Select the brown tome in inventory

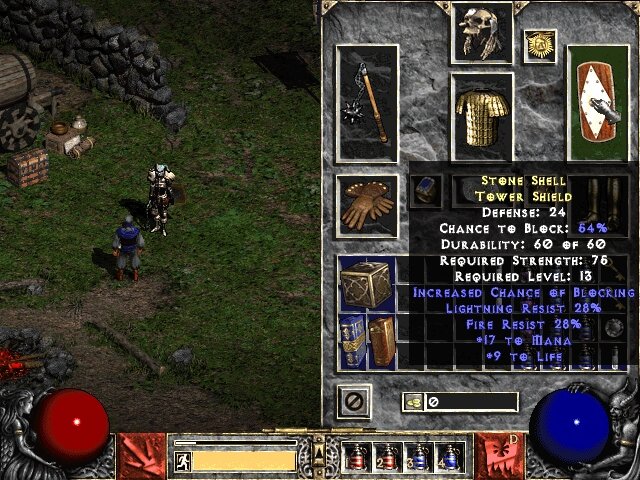point(382,340)
